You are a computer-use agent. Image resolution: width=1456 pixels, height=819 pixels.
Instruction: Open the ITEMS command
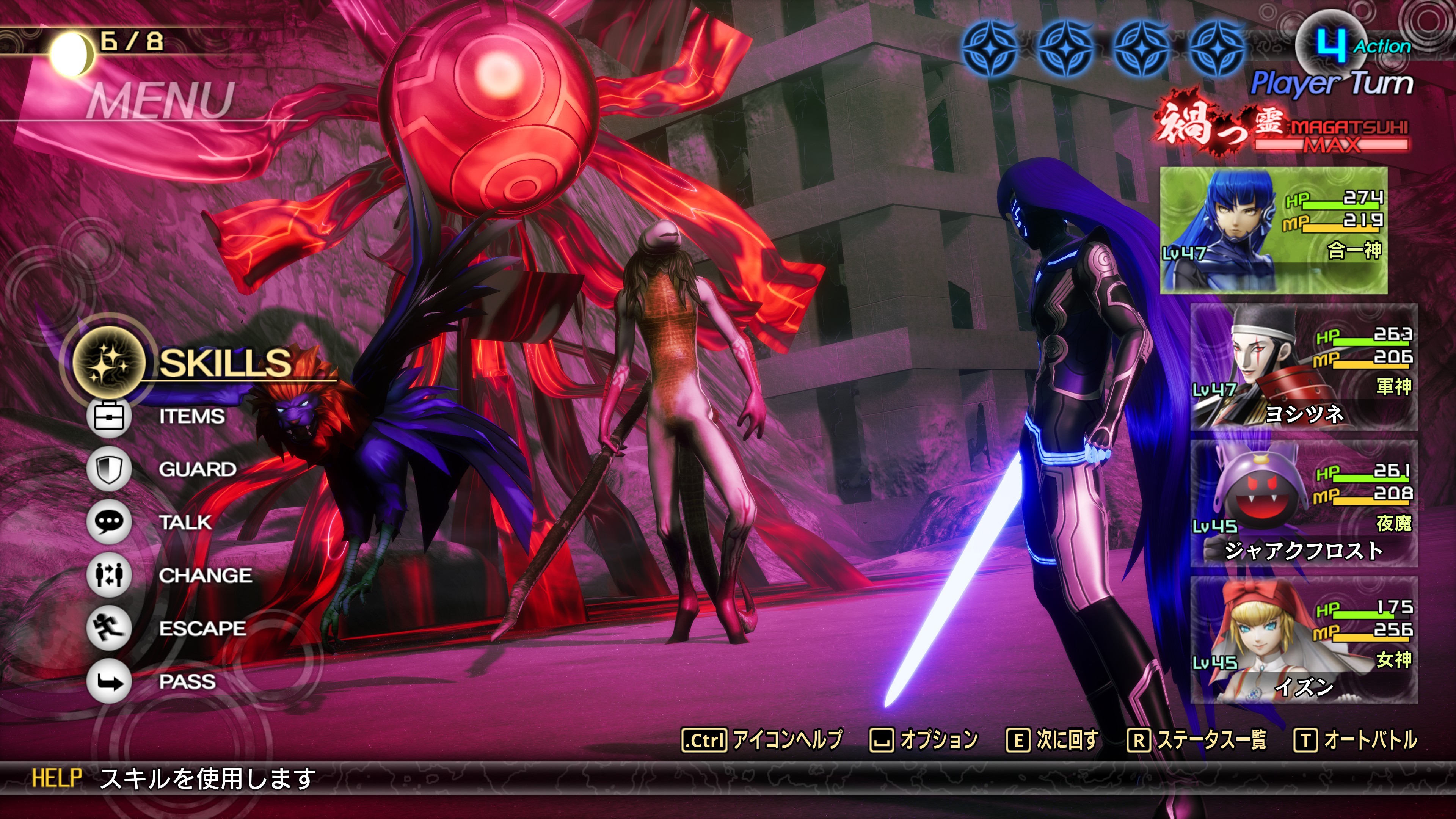point(191,417)
